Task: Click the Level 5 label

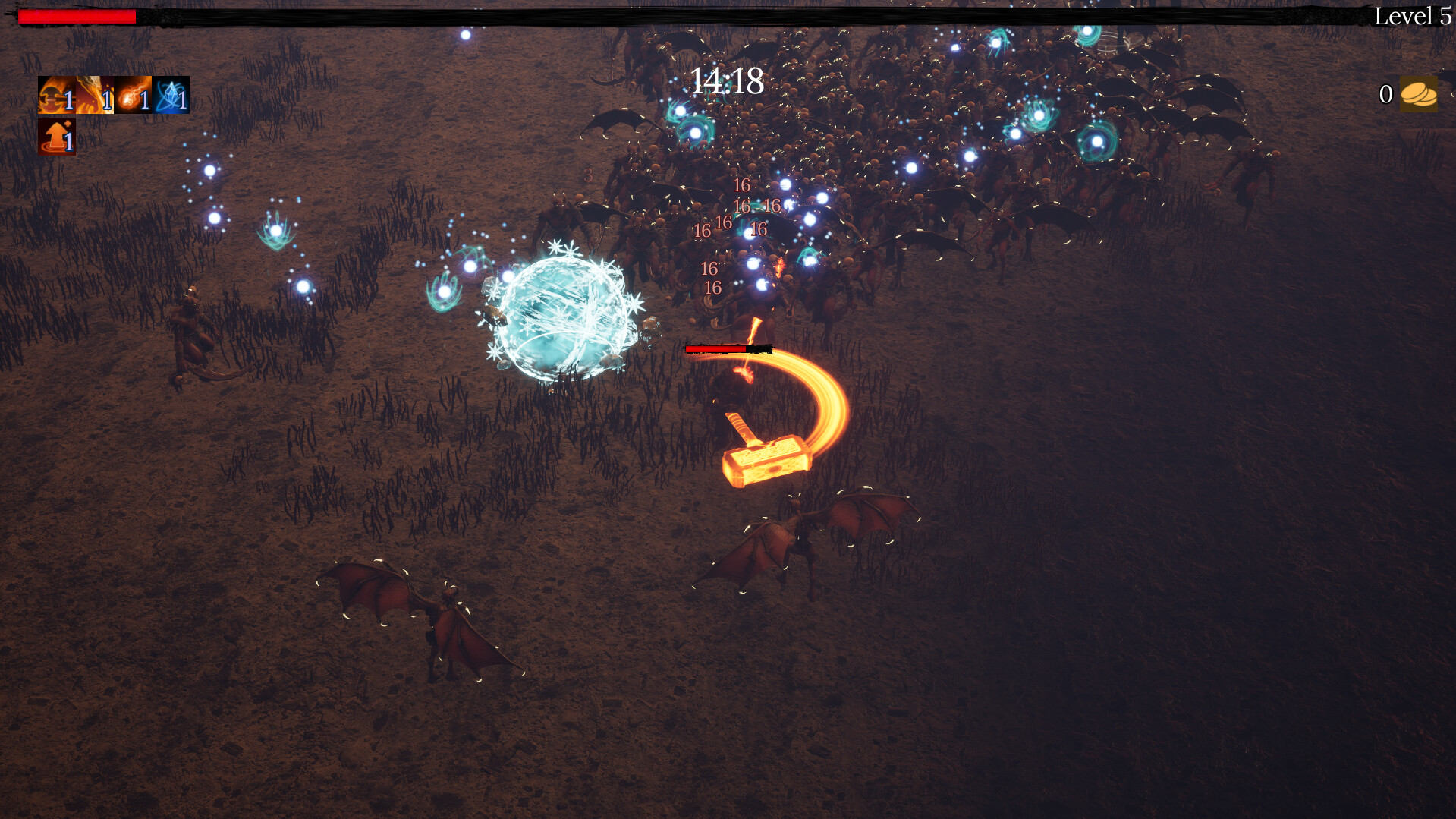Action: 1416,16
